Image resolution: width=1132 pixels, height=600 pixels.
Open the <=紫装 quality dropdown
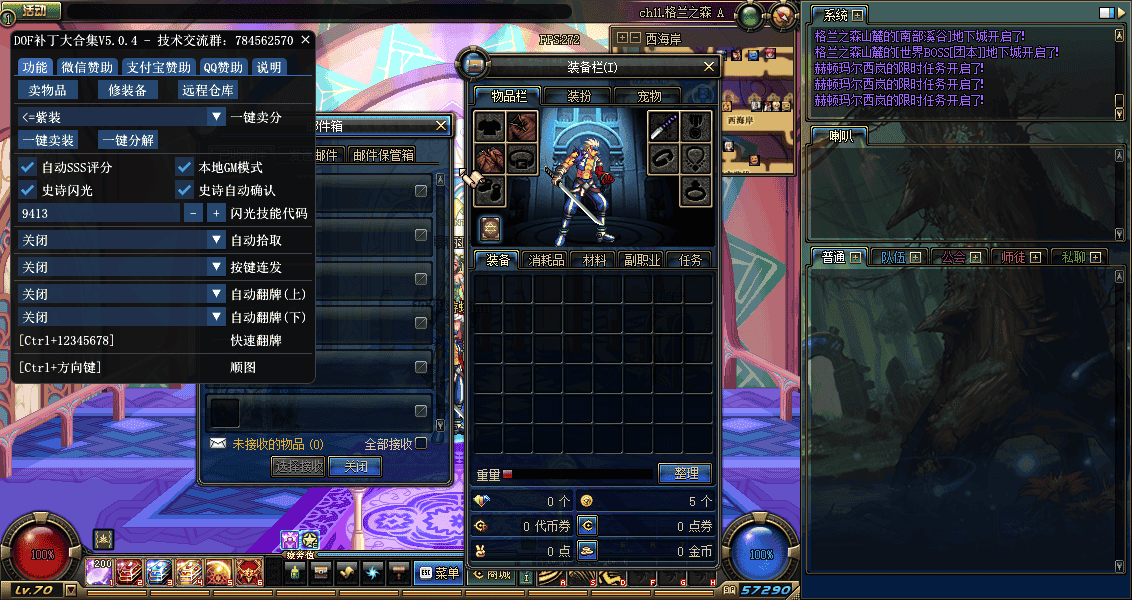click(x=216, y=117)
